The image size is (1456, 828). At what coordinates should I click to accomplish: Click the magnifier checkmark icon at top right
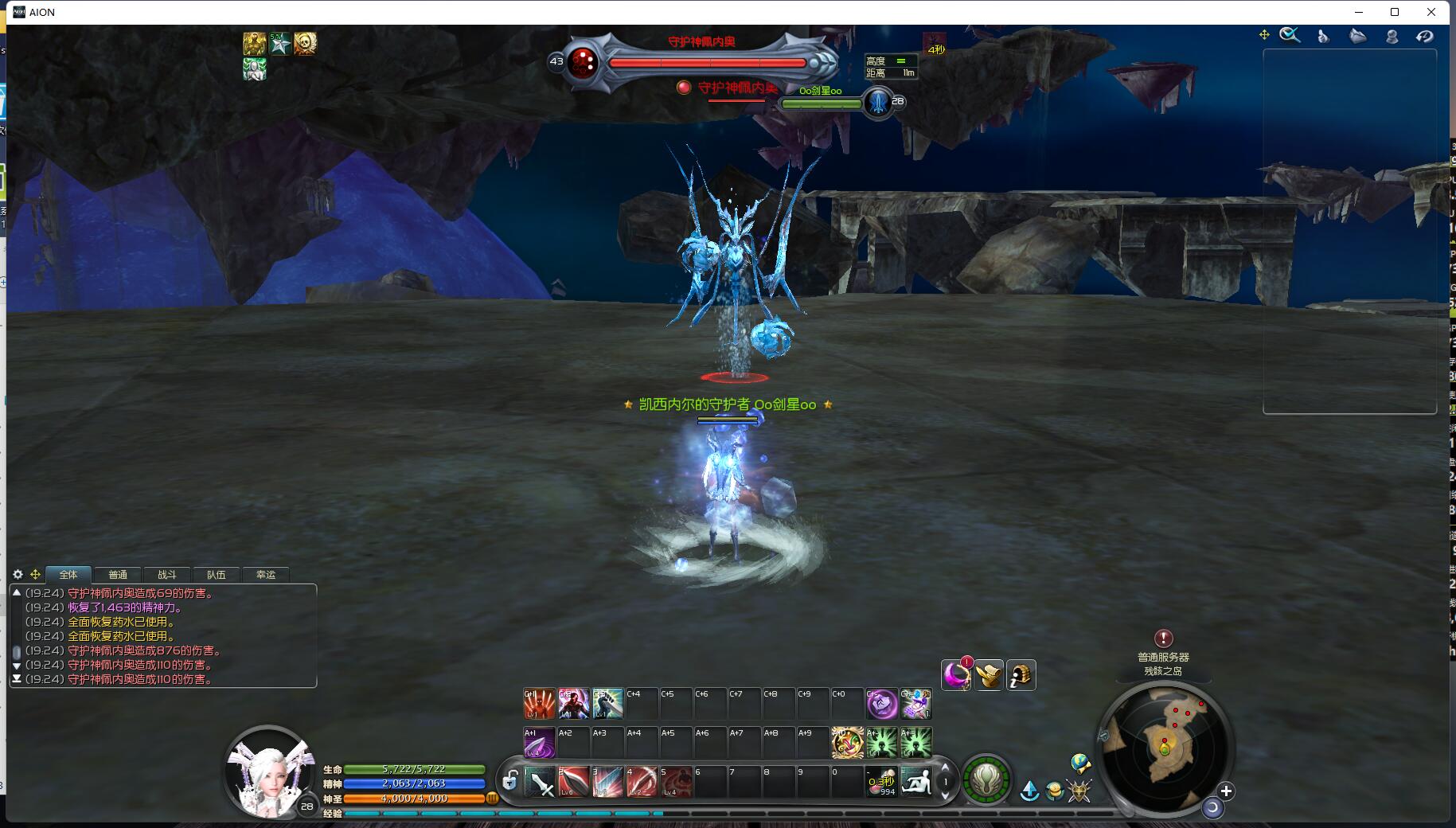(x=1290, y=35)
